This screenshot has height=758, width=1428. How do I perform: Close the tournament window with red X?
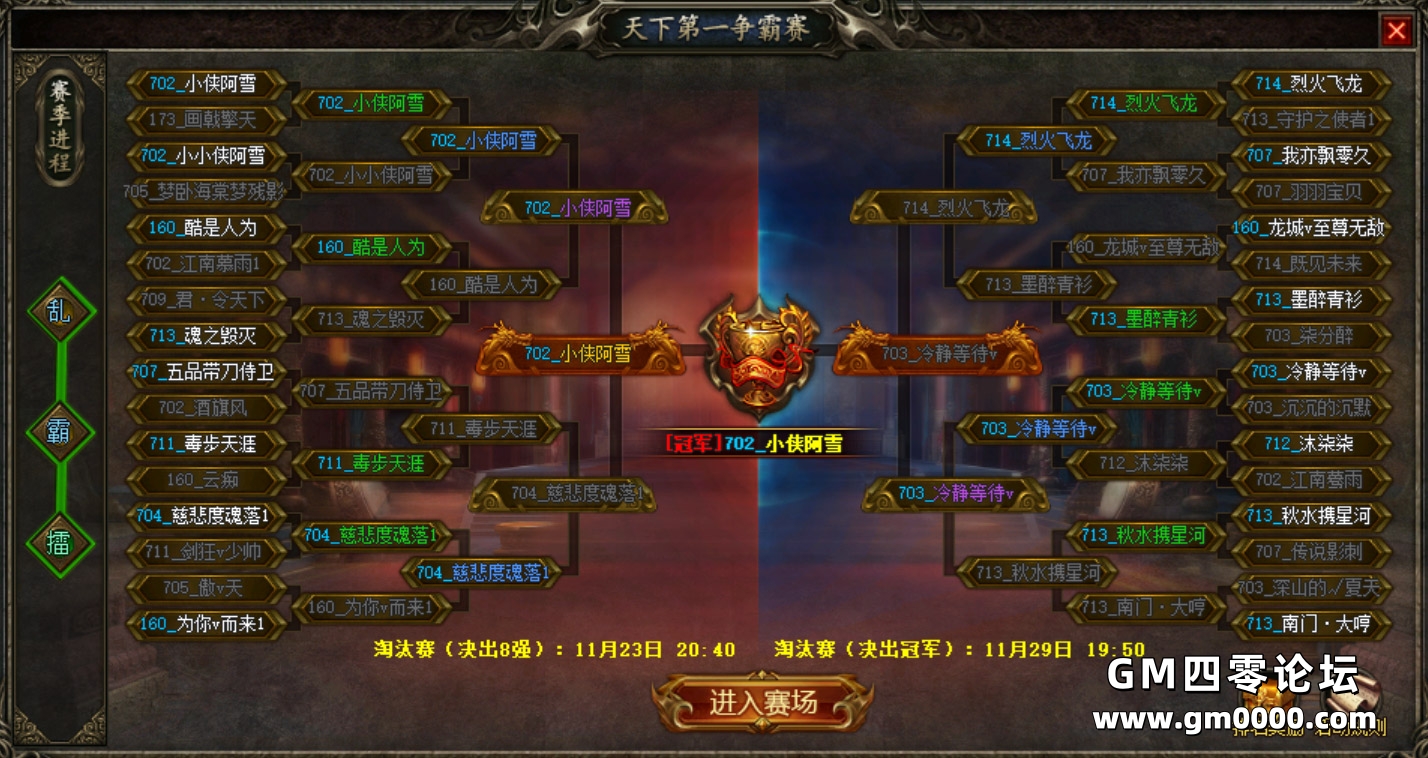tap(1397, 30)
